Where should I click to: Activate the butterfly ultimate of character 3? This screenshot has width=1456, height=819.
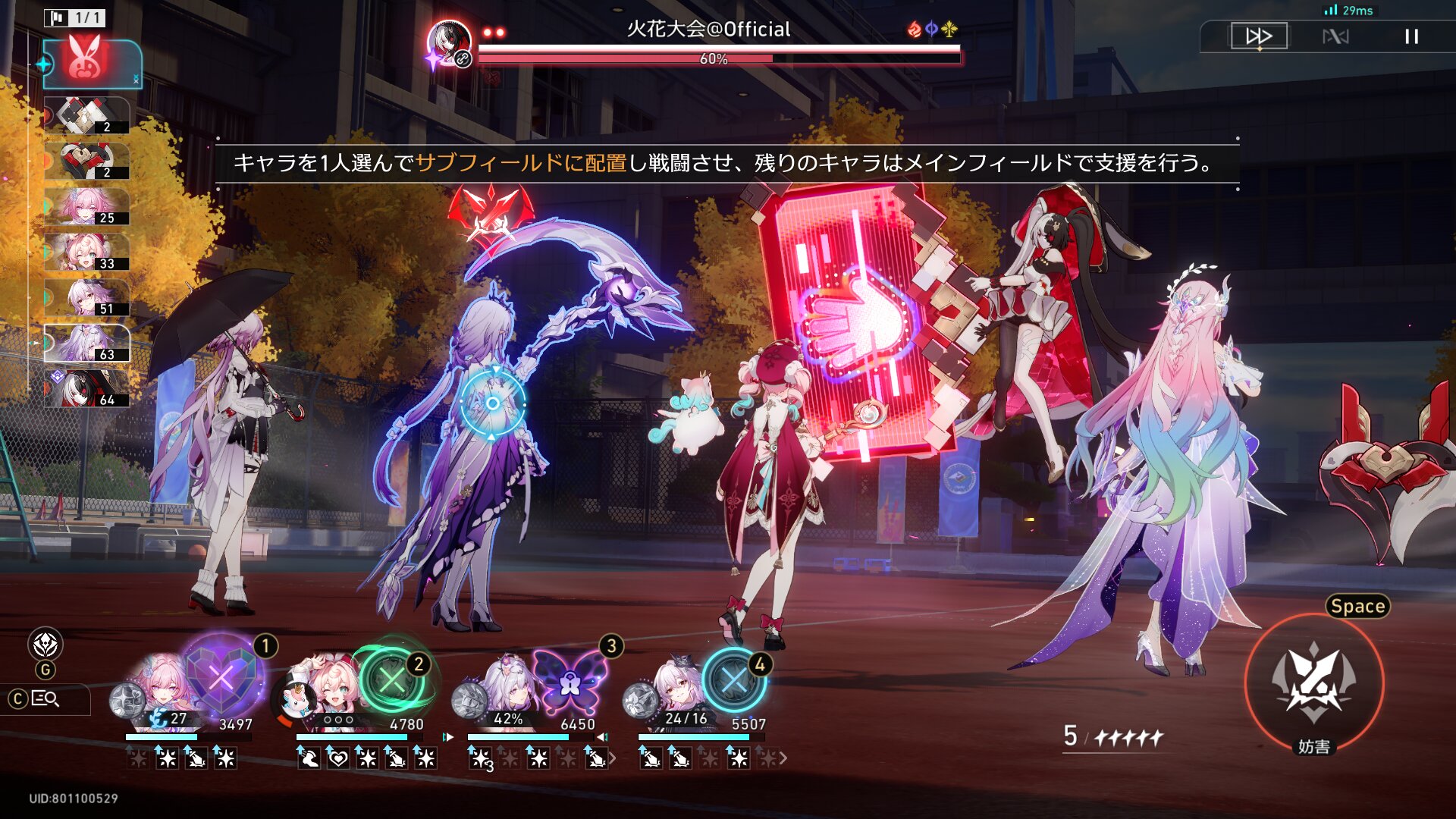pyautogui.click(x=569, y=679)
